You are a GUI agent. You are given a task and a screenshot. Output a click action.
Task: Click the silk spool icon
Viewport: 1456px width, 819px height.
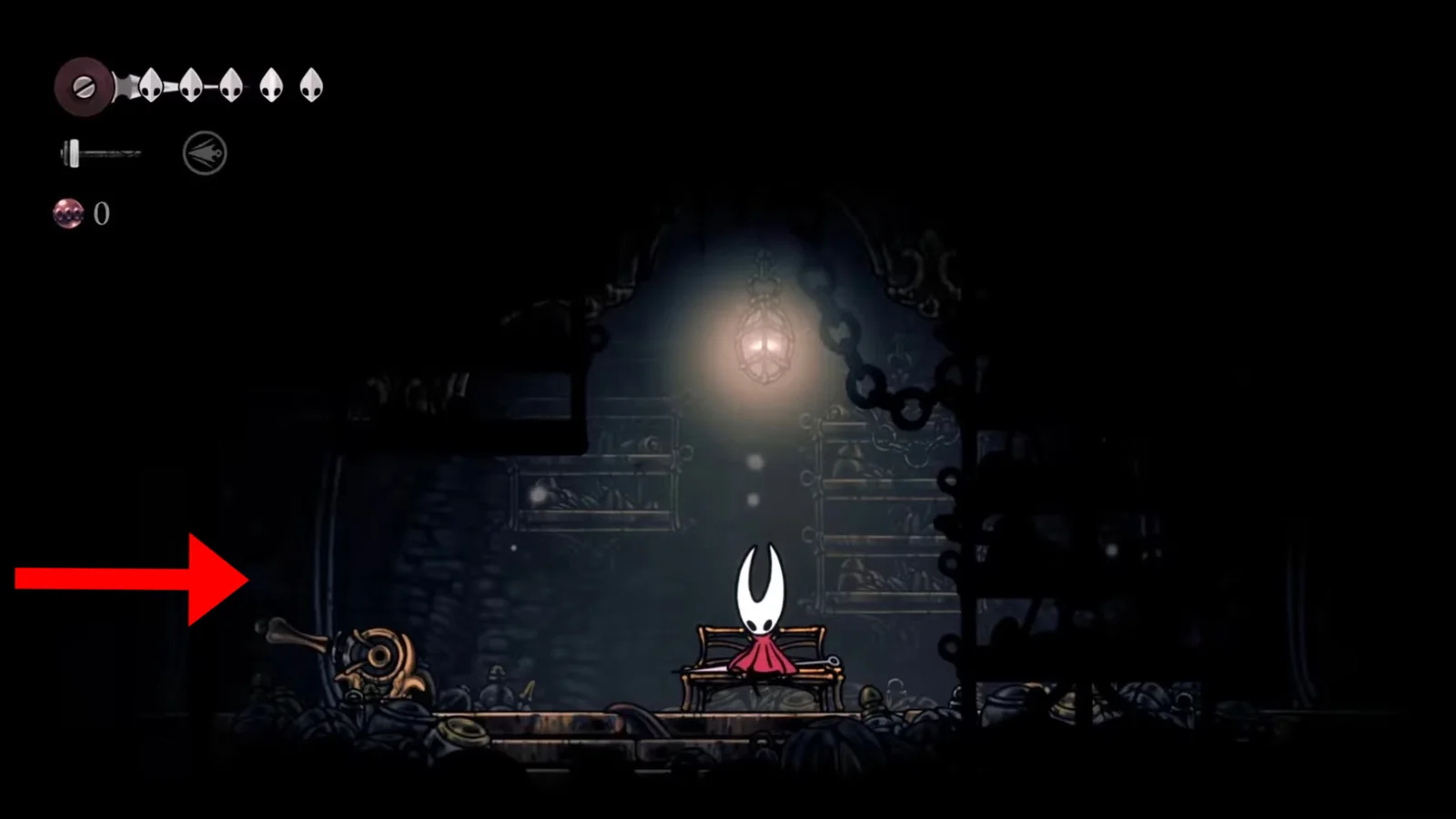pos(83,87)
